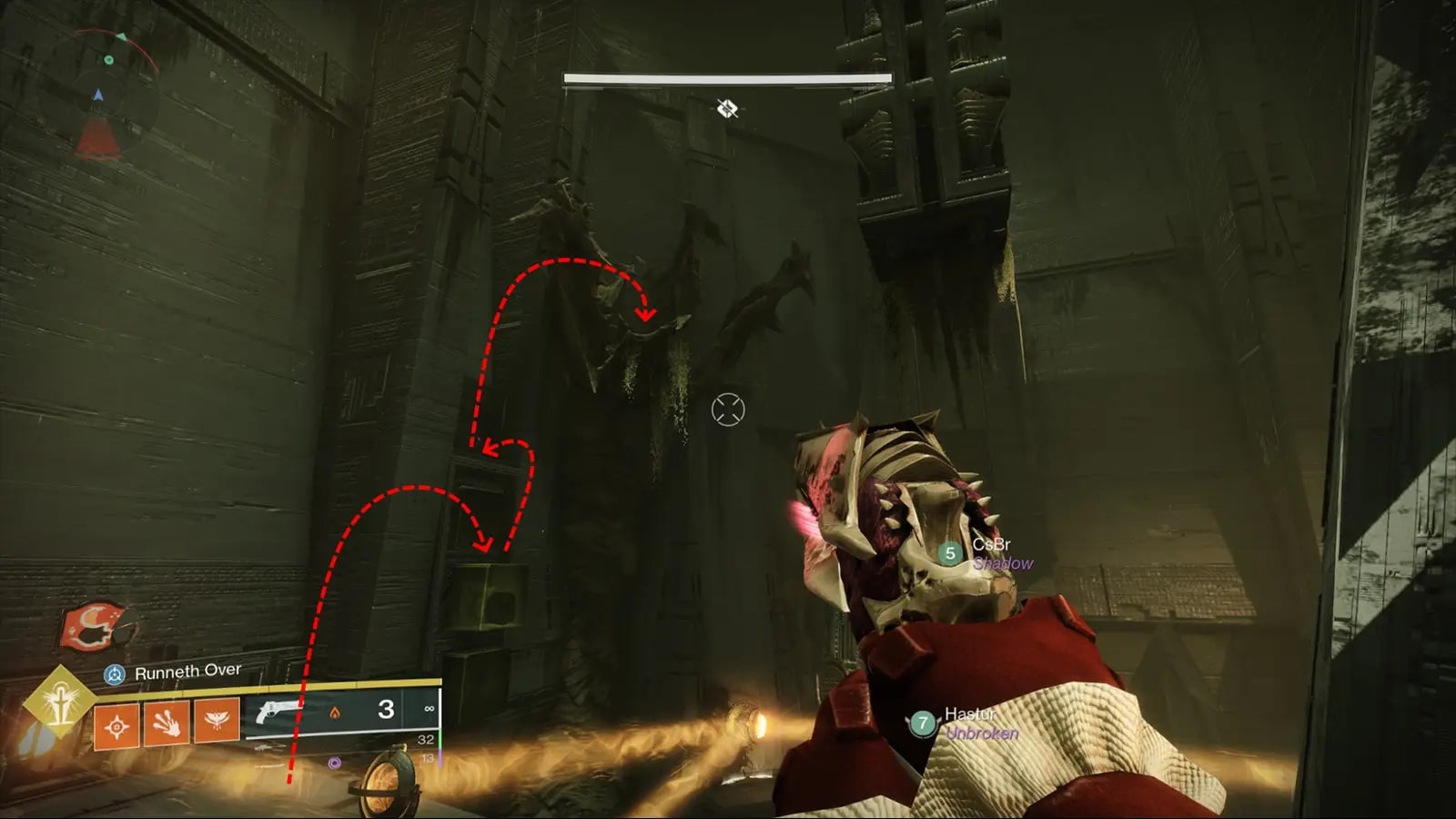This screenshot has height=819, width=1456.
Task: Click CsBr's player nameplate emblem
Action: (950, 553)
